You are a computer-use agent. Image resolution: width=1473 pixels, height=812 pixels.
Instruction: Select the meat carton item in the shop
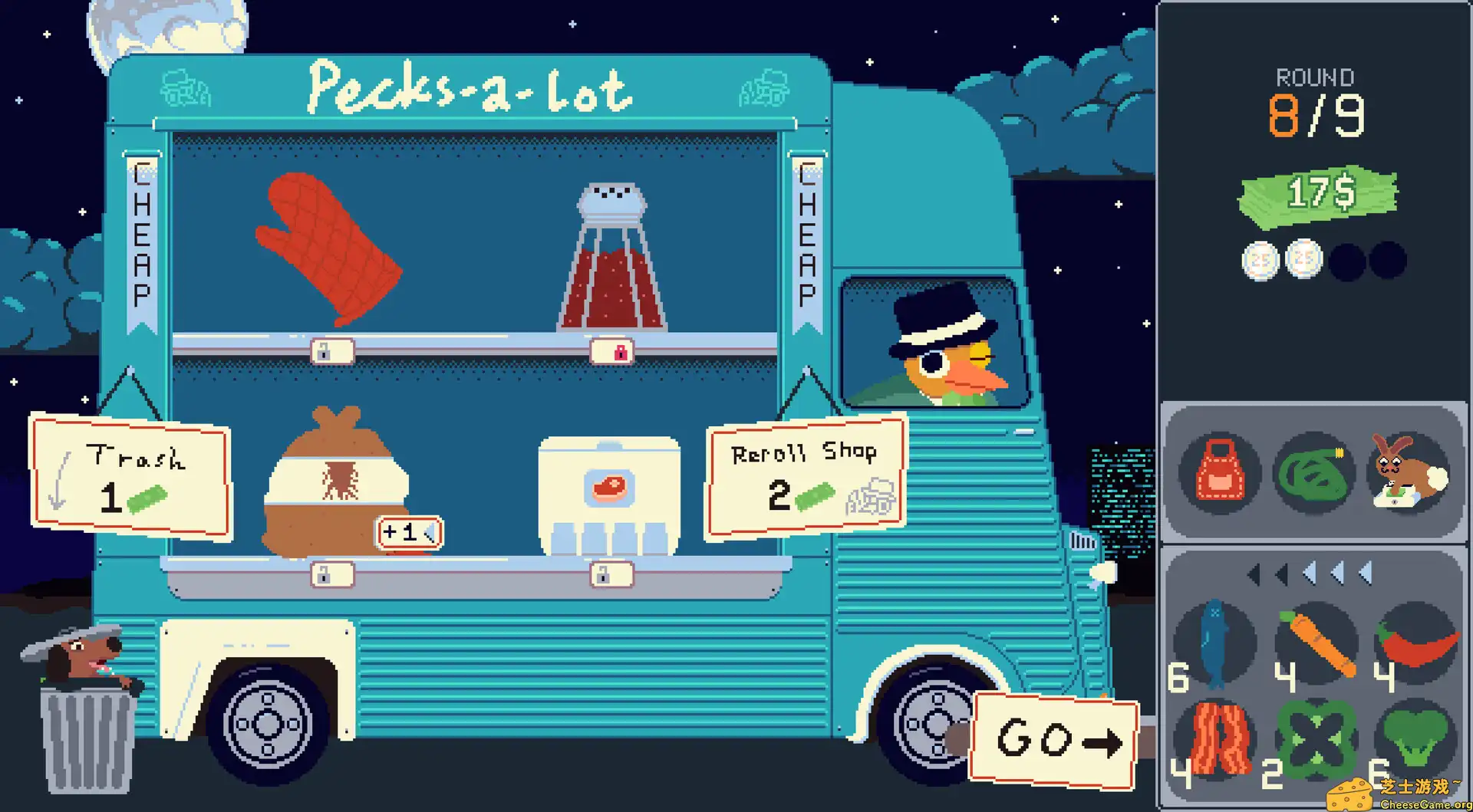pos(608,491)
